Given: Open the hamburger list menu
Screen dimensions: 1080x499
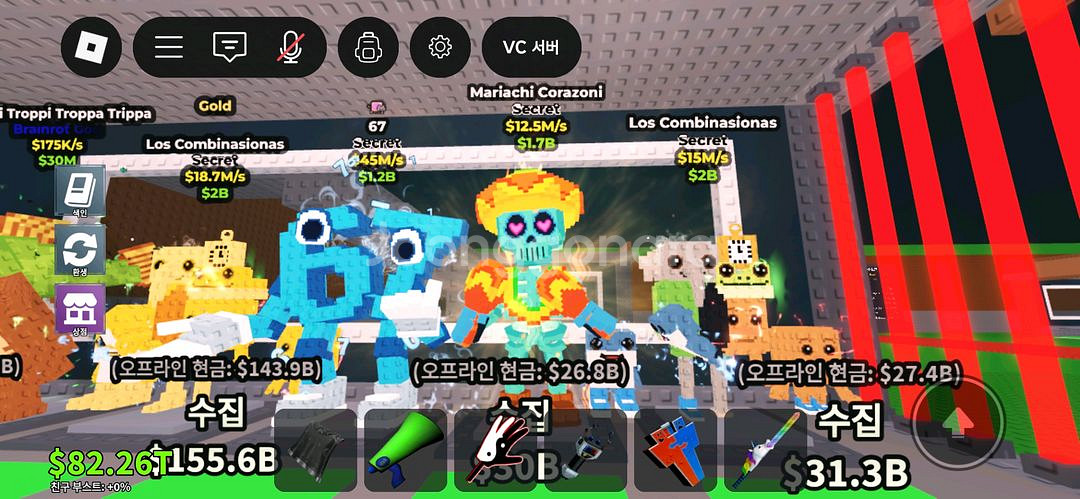Looking at the screenshot, I should pyautogui.click(x=169, y=47).
